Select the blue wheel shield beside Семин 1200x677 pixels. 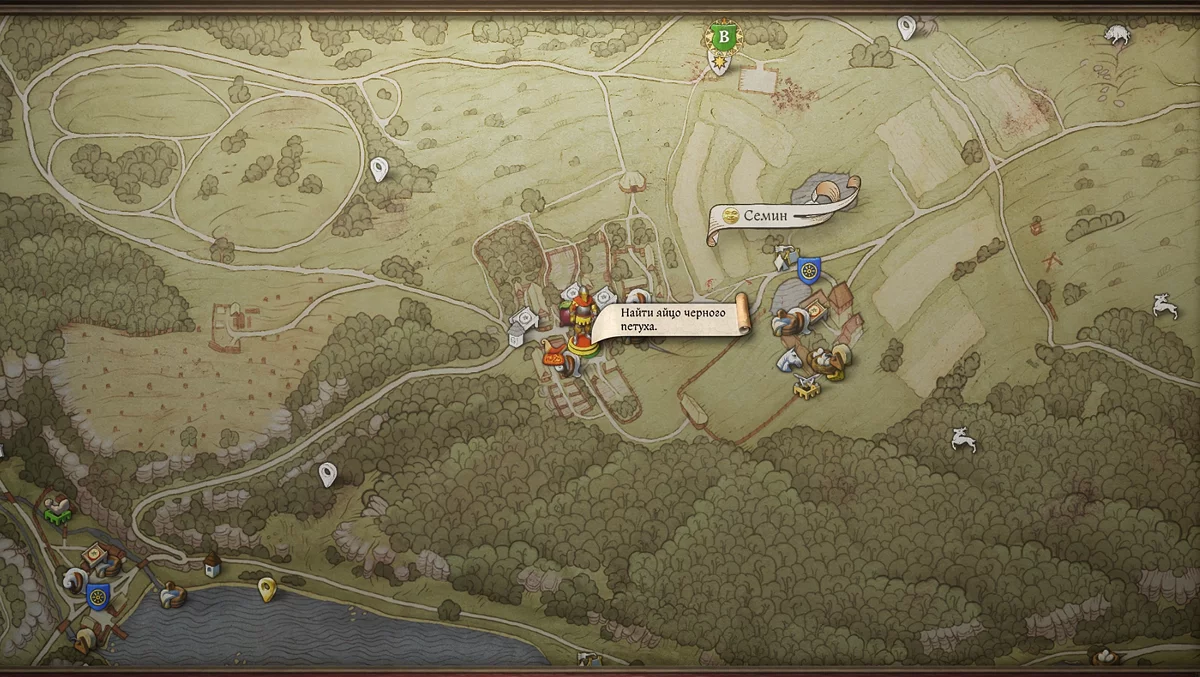808,269
